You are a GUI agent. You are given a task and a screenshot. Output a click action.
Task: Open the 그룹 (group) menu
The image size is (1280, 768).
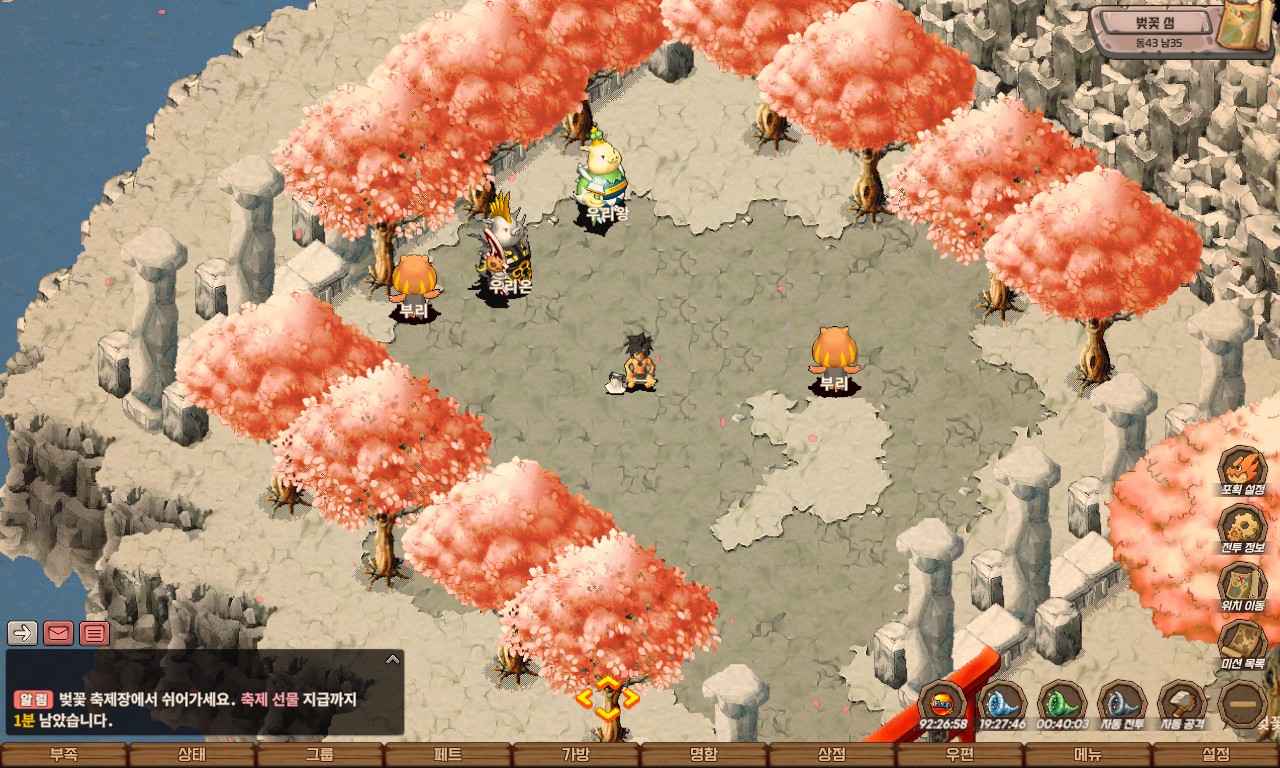pyautogui.click(x=319, y=755)
